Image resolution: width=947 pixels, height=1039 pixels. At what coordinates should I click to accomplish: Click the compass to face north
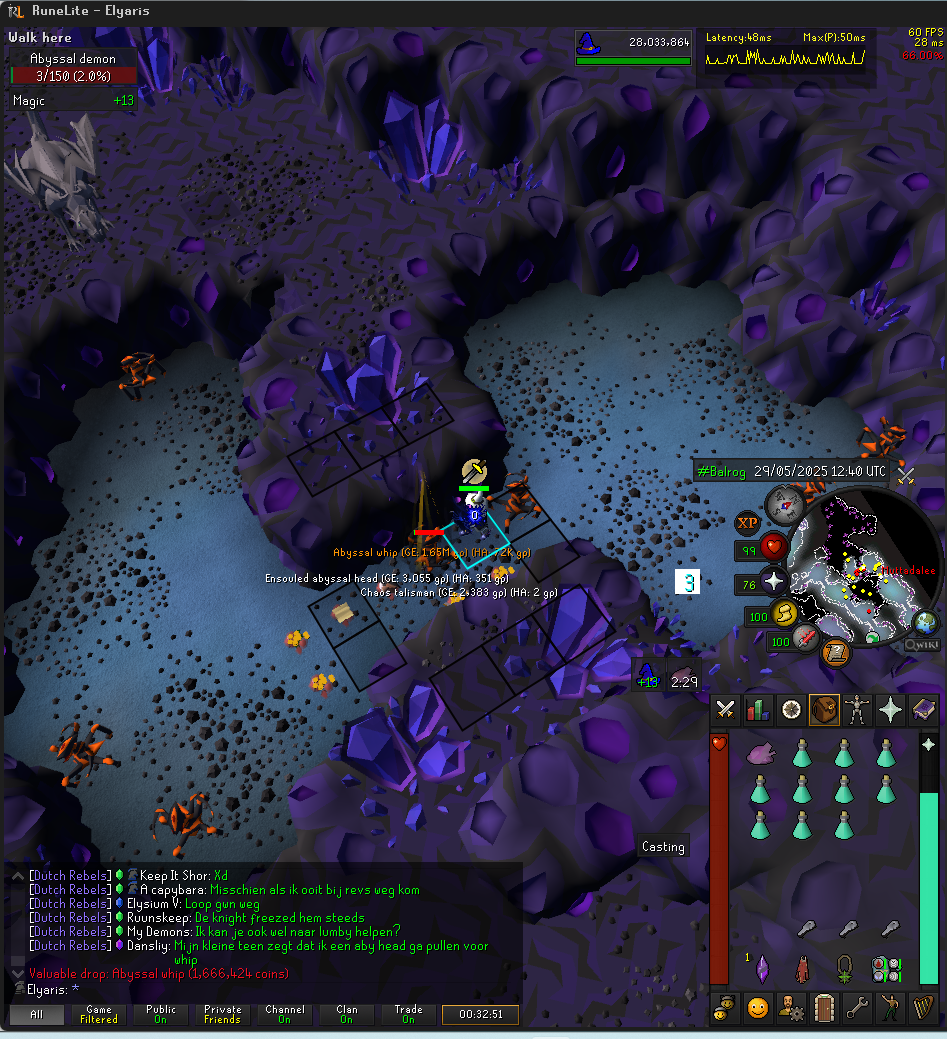[786, 507]
